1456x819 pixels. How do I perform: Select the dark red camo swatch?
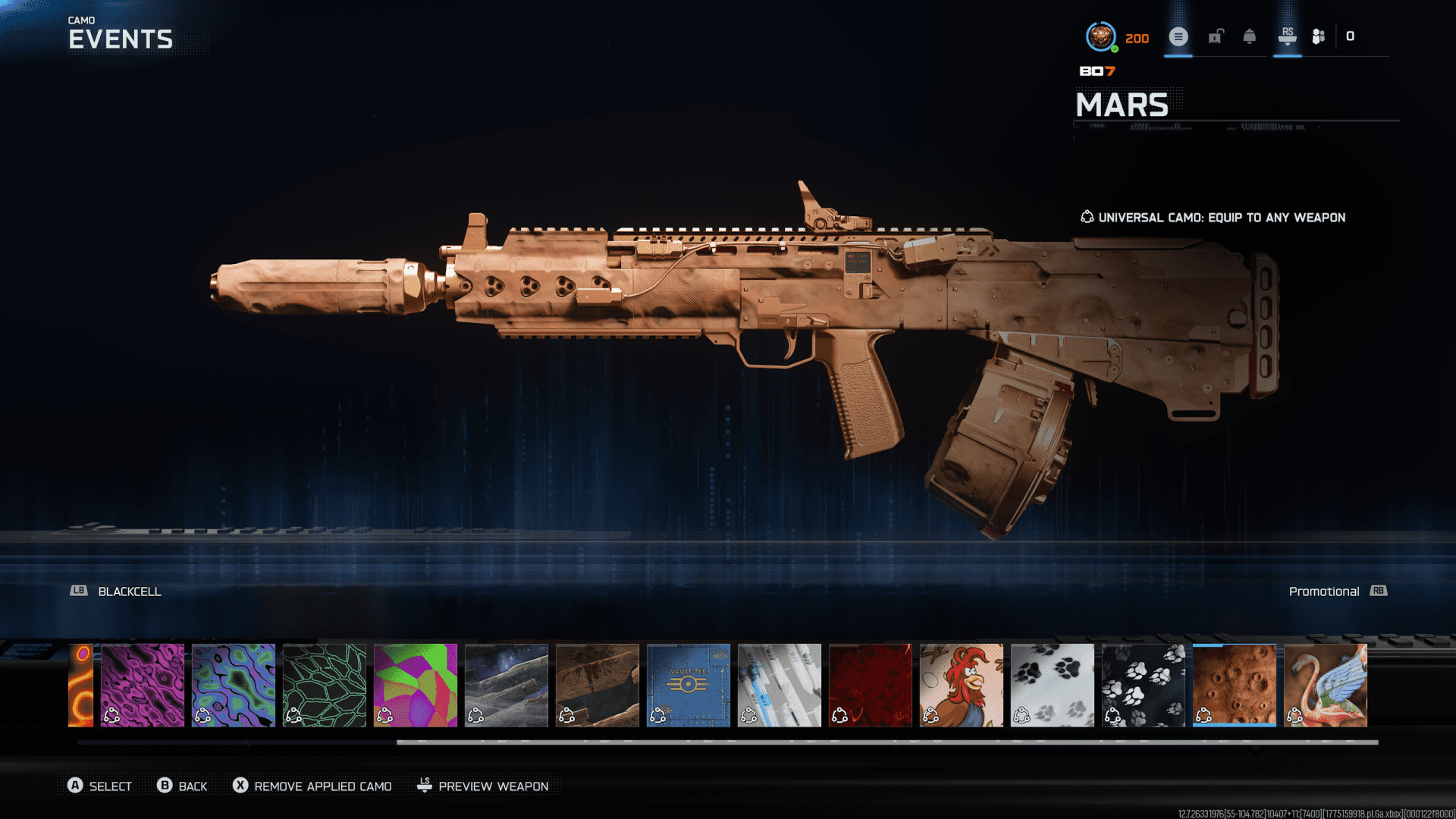[x=871, y=686]
